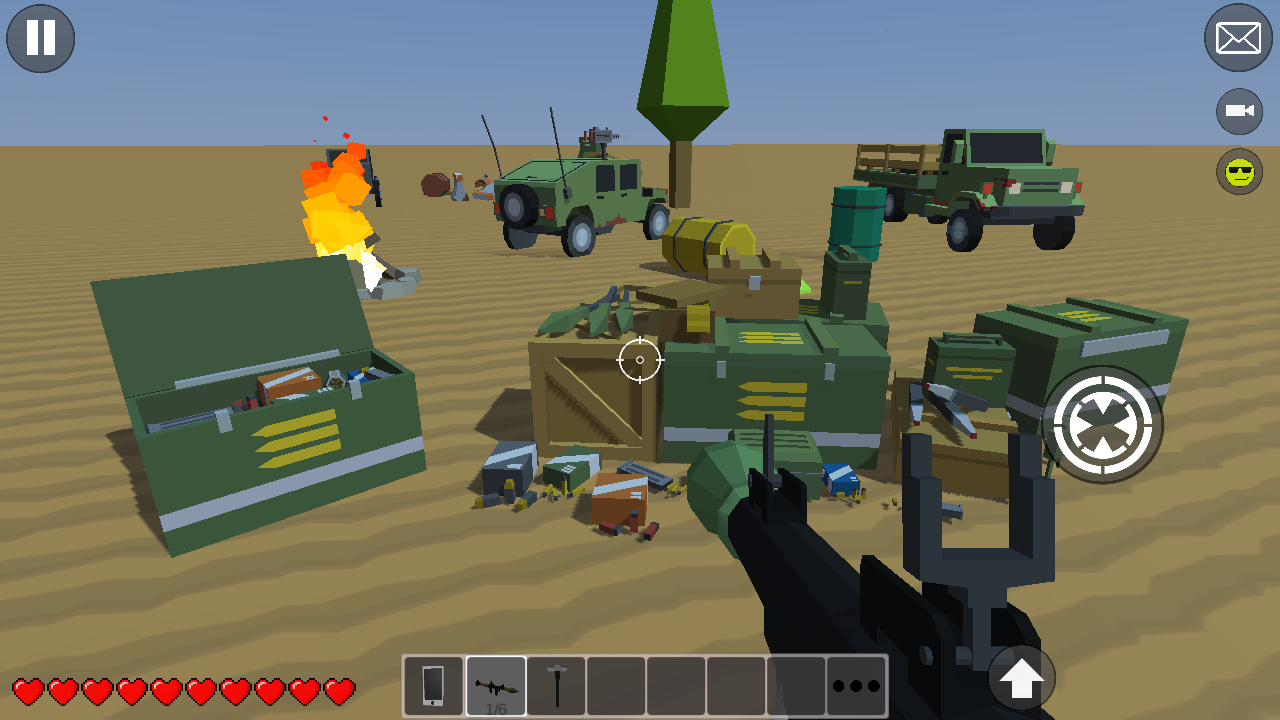Image resolution: width=1280 pixels, height=720 pixels.
Task: Open the emote picker with the sunglasses smiley
Action: (x=1238, y=172)
